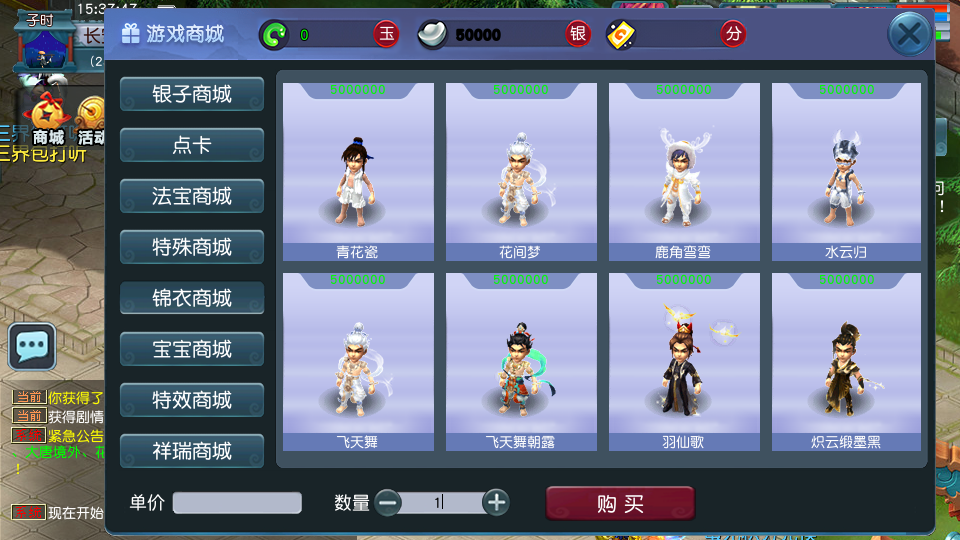Close the game mall window

[909, 35]
